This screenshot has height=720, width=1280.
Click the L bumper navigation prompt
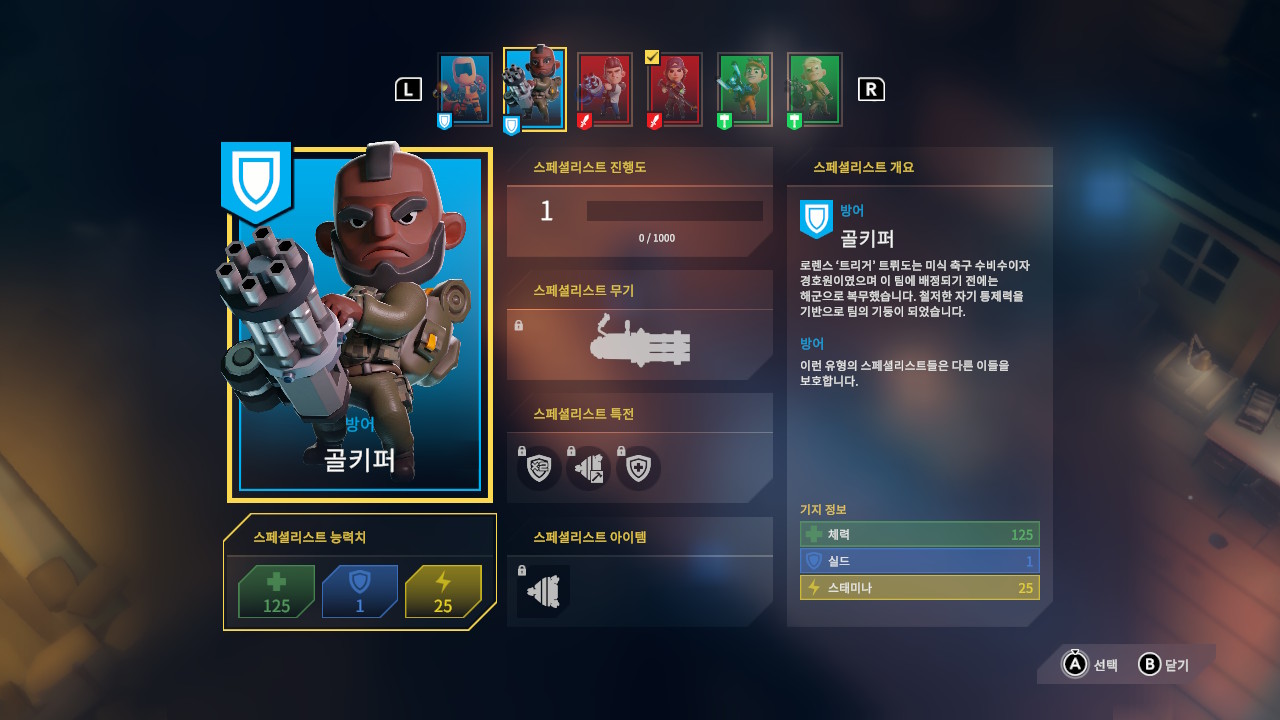tap(407, 89)
